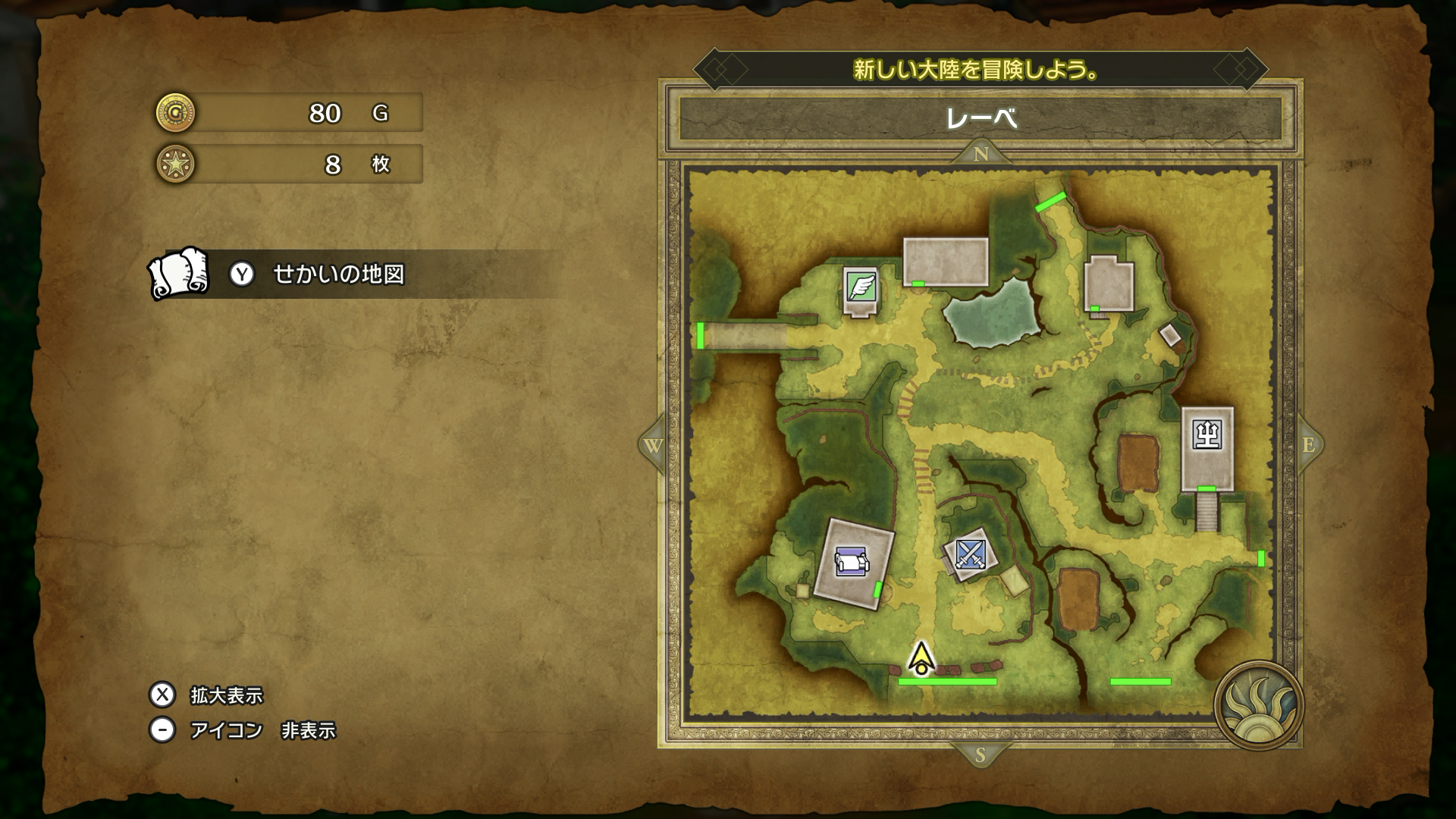Click the sun emblem in map corner
The width and height of the screenshot is (1456, 819).
[1258, 705]
